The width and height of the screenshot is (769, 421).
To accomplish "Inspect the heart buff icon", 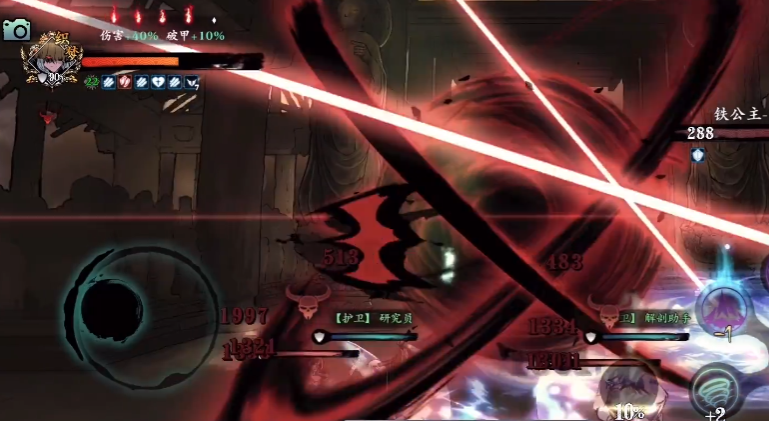I will point(158,82).
